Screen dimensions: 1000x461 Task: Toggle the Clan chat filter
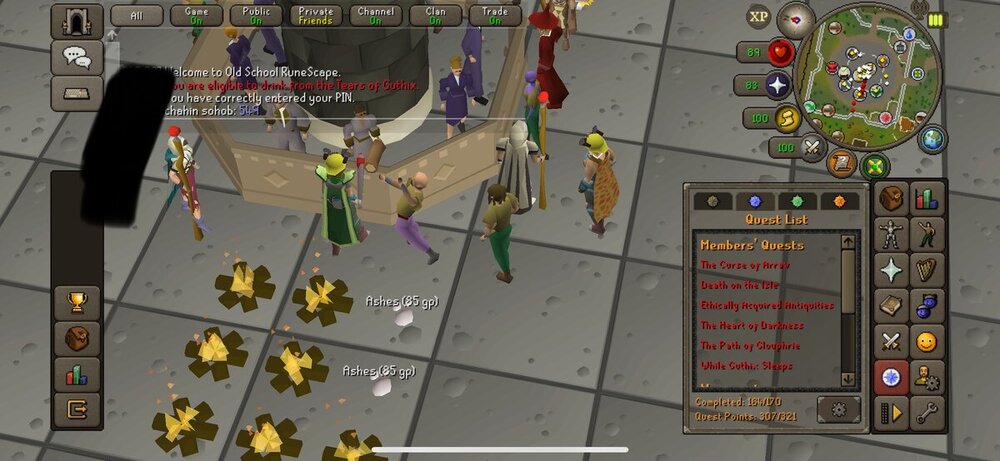pos(435,15)
